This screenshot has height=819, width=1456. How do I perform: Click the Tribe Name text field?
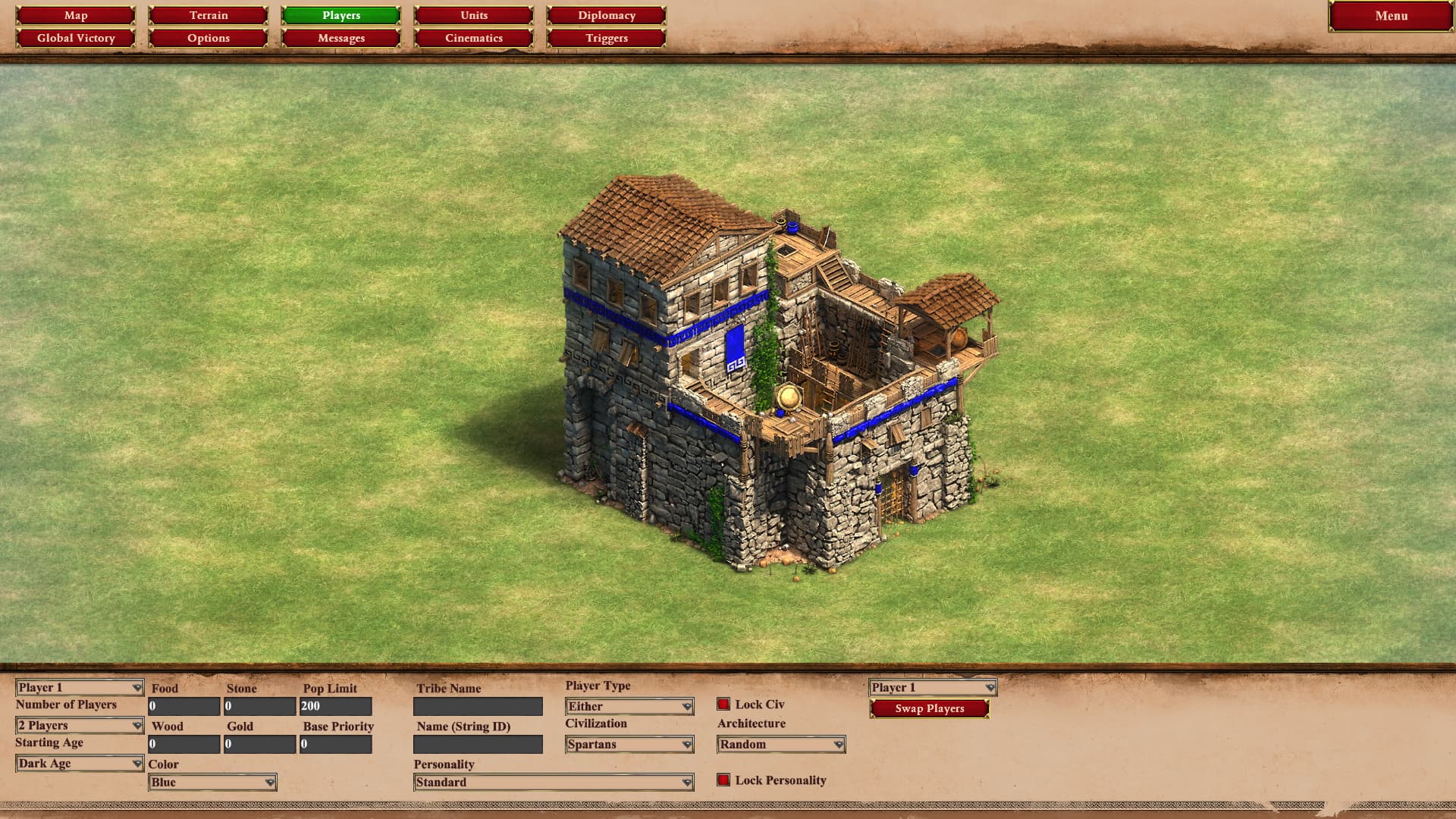click(x=478, y=707)
